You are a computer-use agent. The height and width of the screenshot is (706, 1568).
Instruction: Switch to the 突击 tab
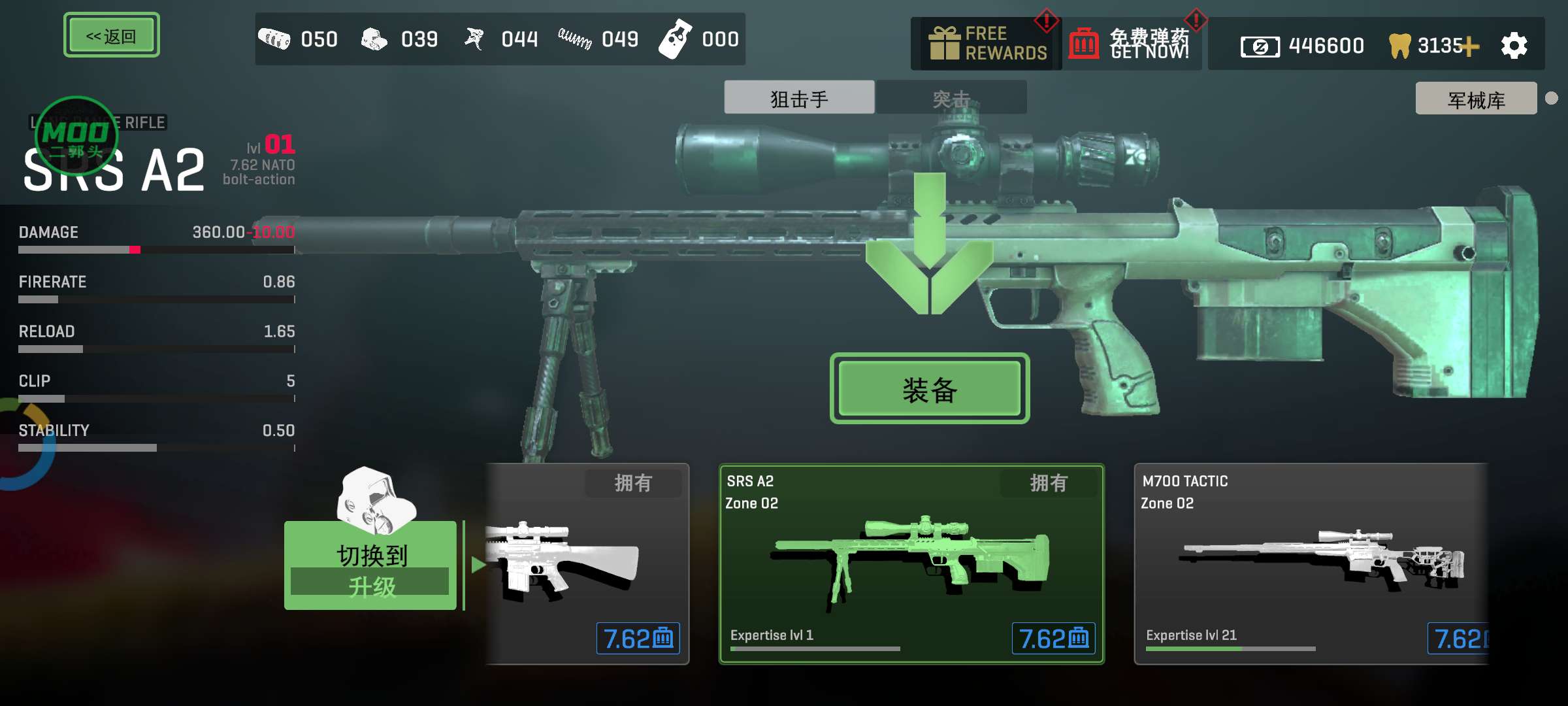click(x=951, y=98)
